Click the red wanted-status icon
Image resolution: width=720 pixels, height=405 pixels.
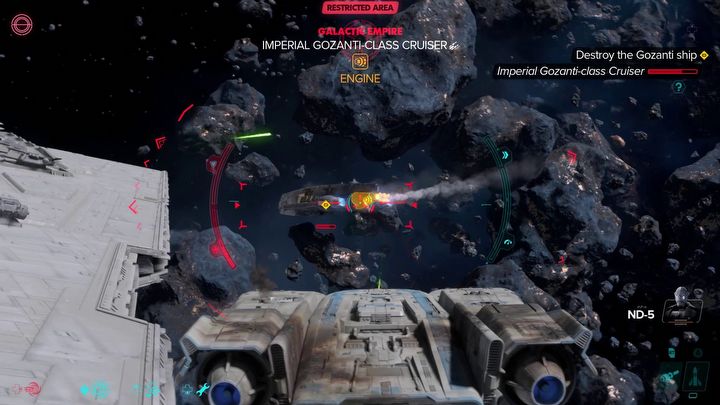20,22
